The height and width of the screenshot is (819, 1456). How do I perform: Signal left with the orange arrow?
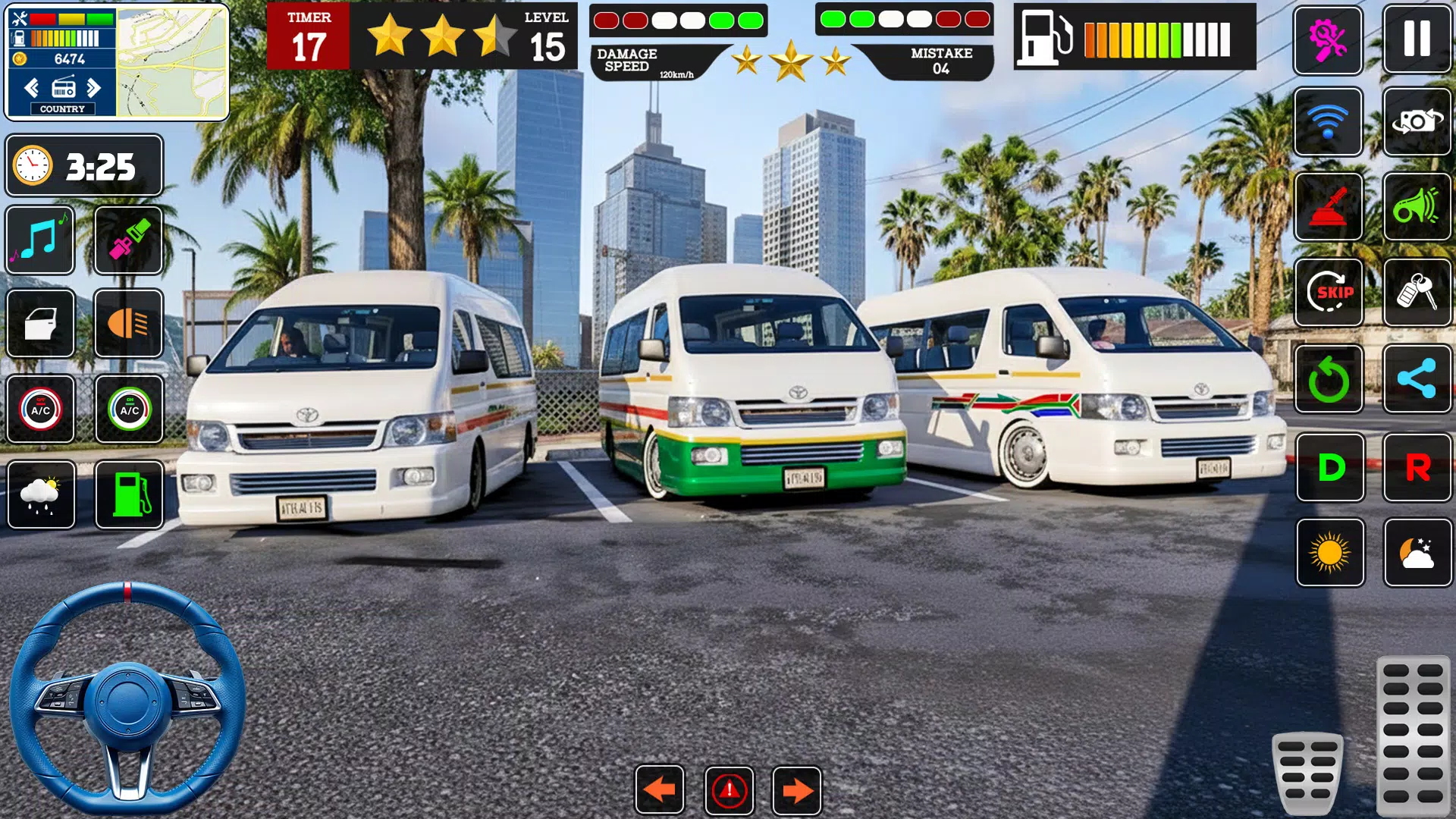[660, 790]
